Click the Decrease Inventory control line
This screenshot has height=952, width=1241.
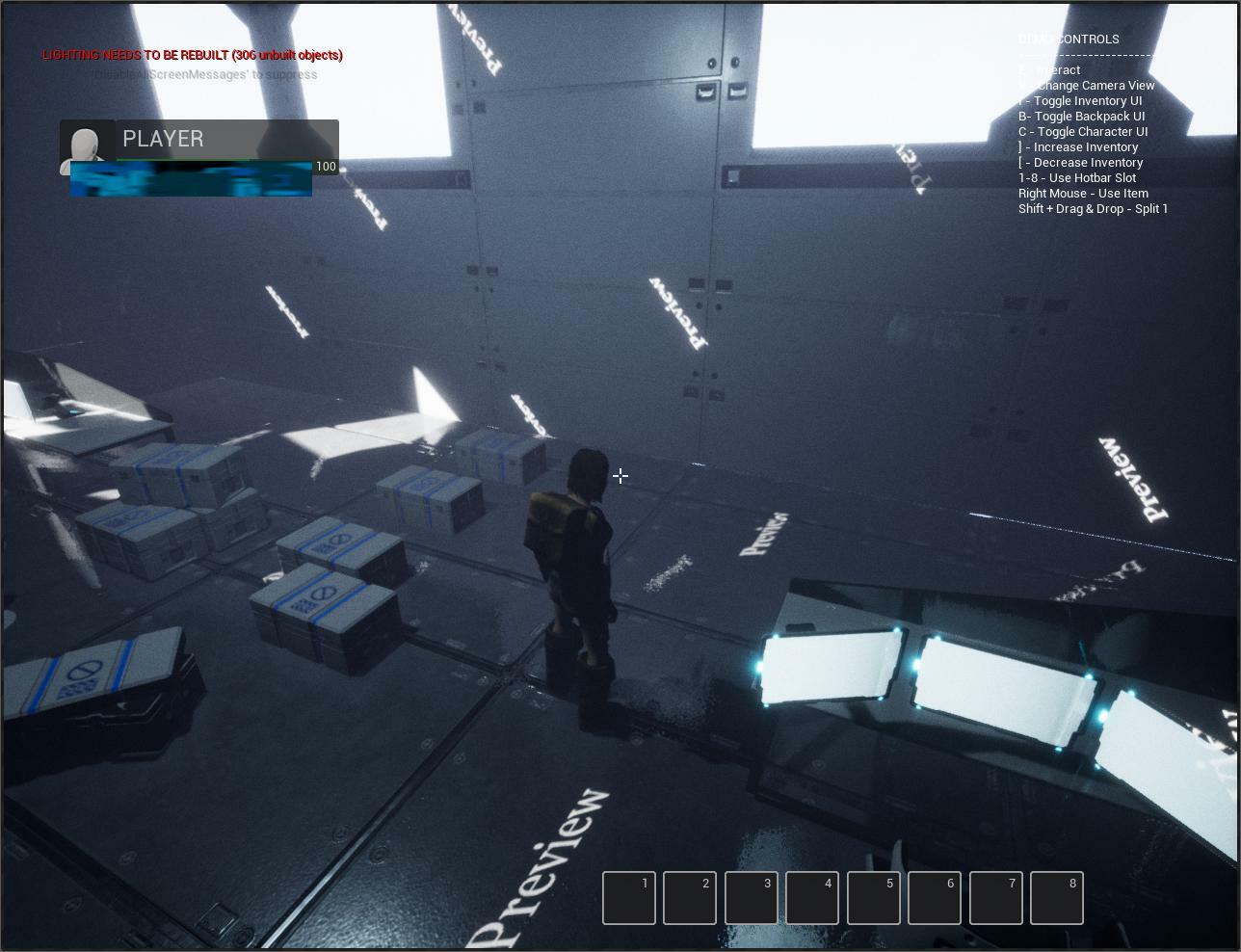1081,162
